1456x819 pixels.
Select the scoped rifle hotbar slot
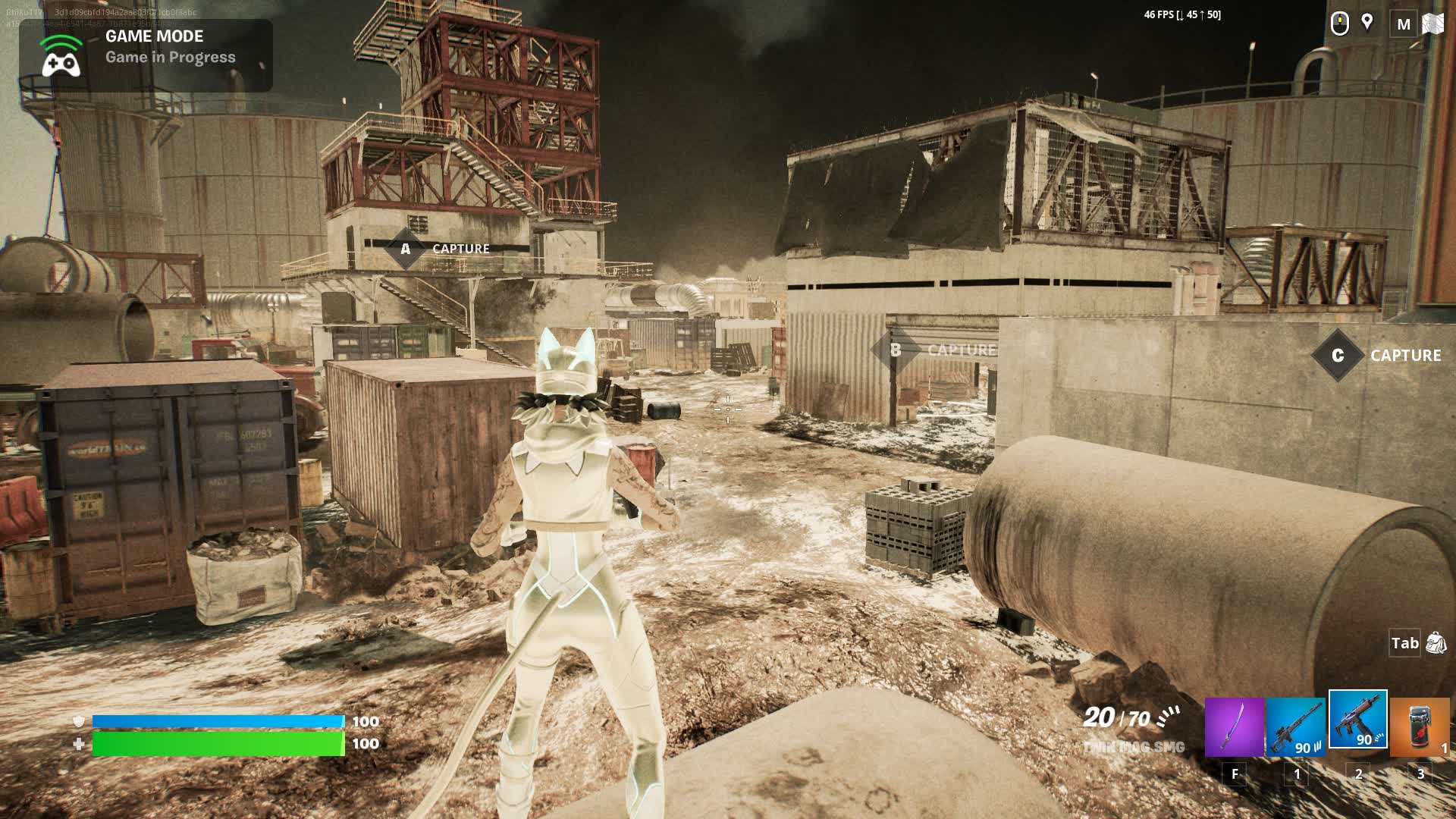point(1295,726)
